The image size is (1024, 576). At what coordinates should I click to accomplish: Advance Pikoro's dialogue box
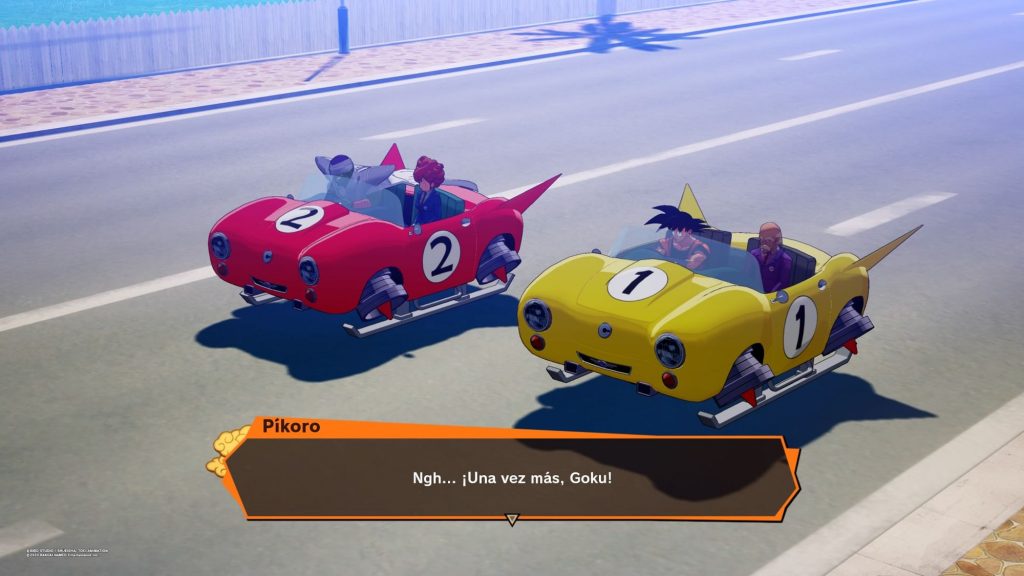pos(511,477)
